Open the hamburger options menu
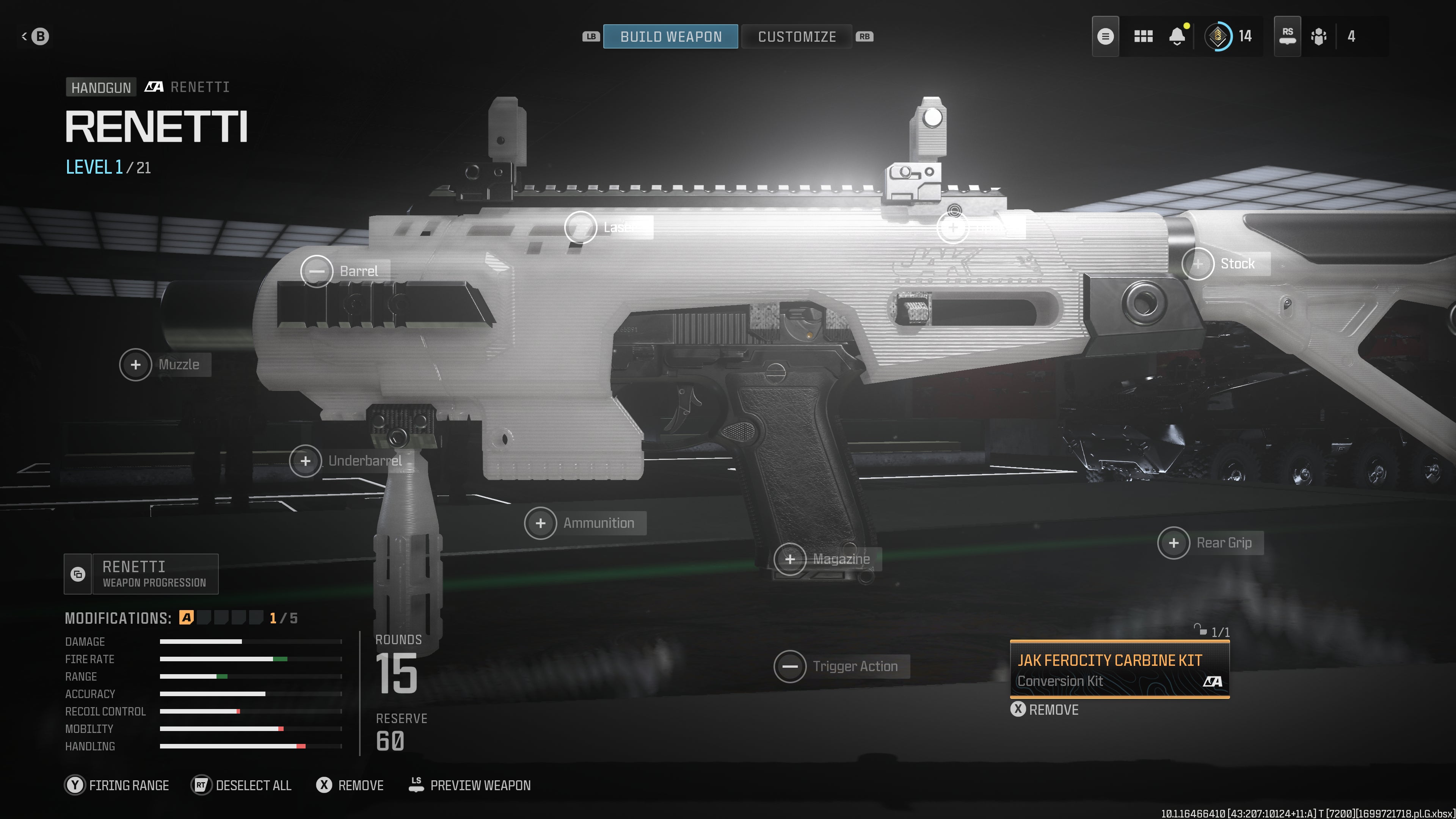 click(1105, 37)
